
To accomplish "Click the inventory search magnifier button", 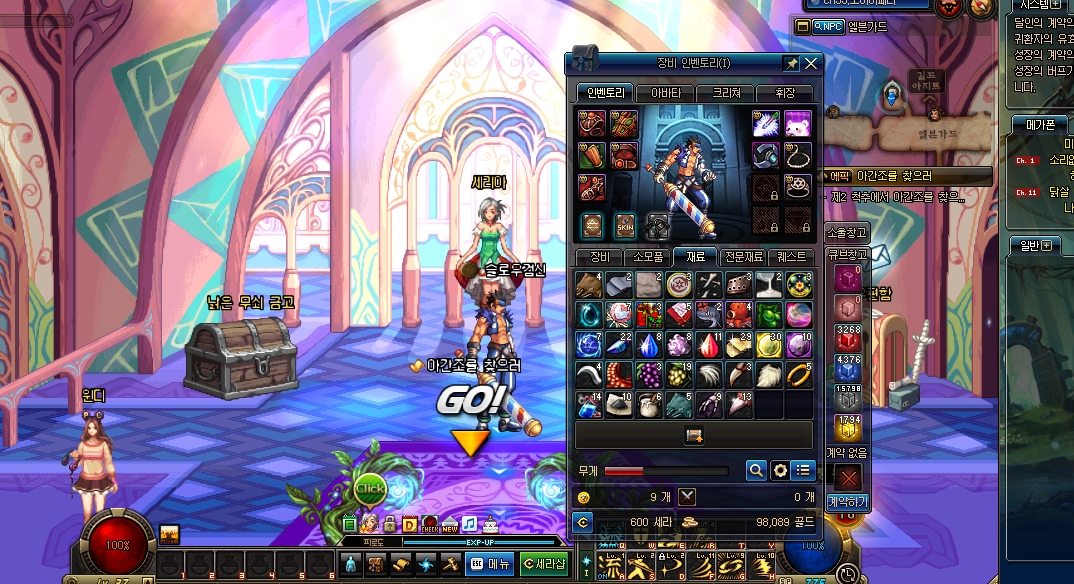I will pyautogui.click(x=757, y=470).
